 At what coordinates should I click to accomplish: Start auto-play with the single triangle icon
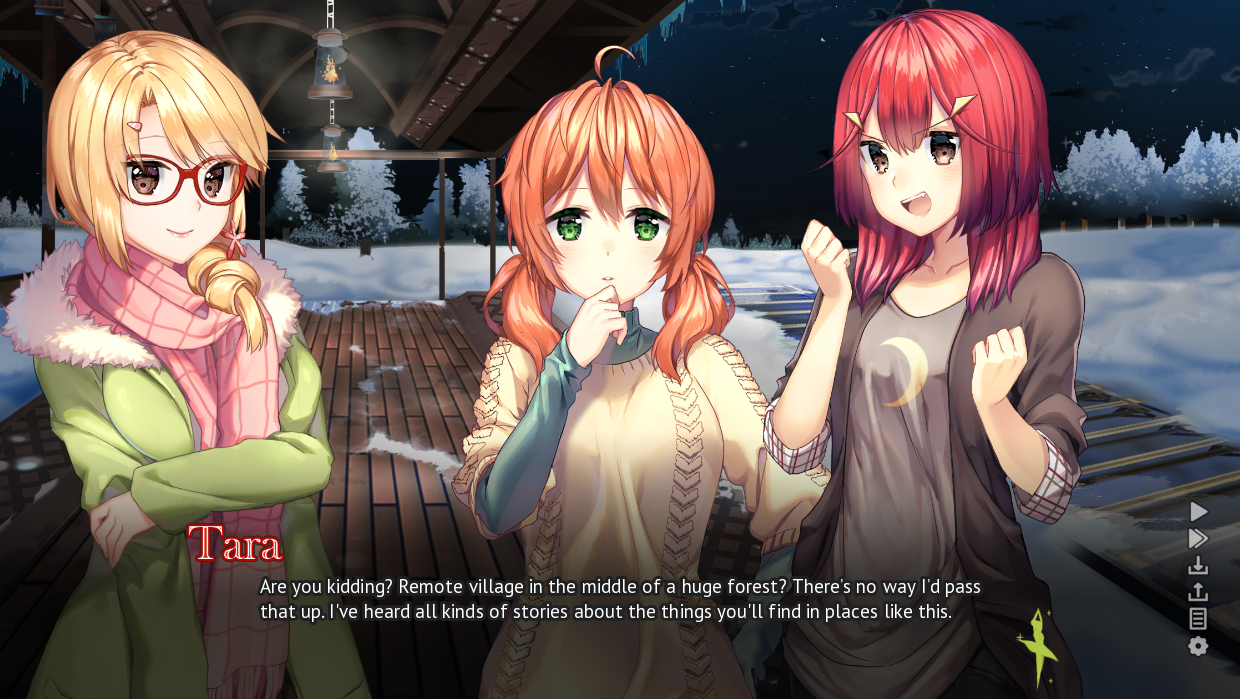point(1198,512)
